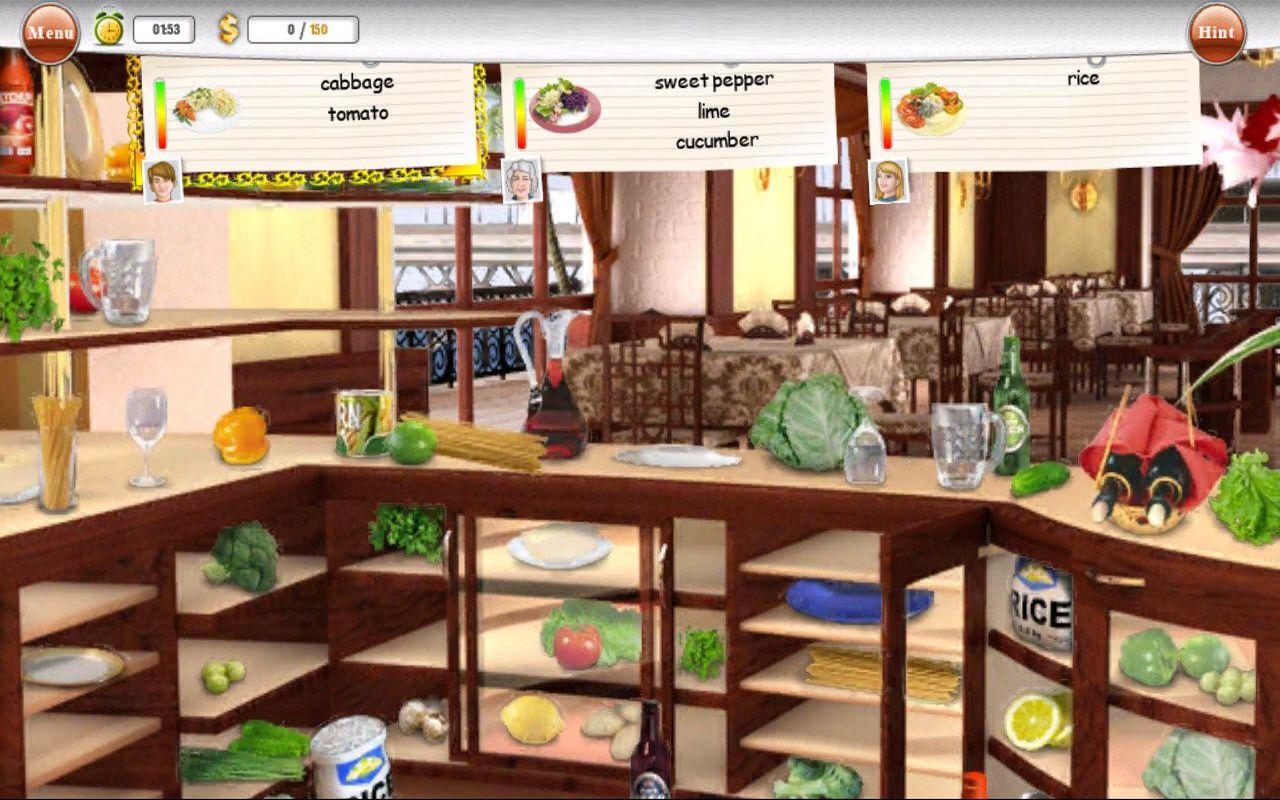The image size is (1280, 800).
Task: Click the brown-haired boy customer portrait
Action: [163, 180]
